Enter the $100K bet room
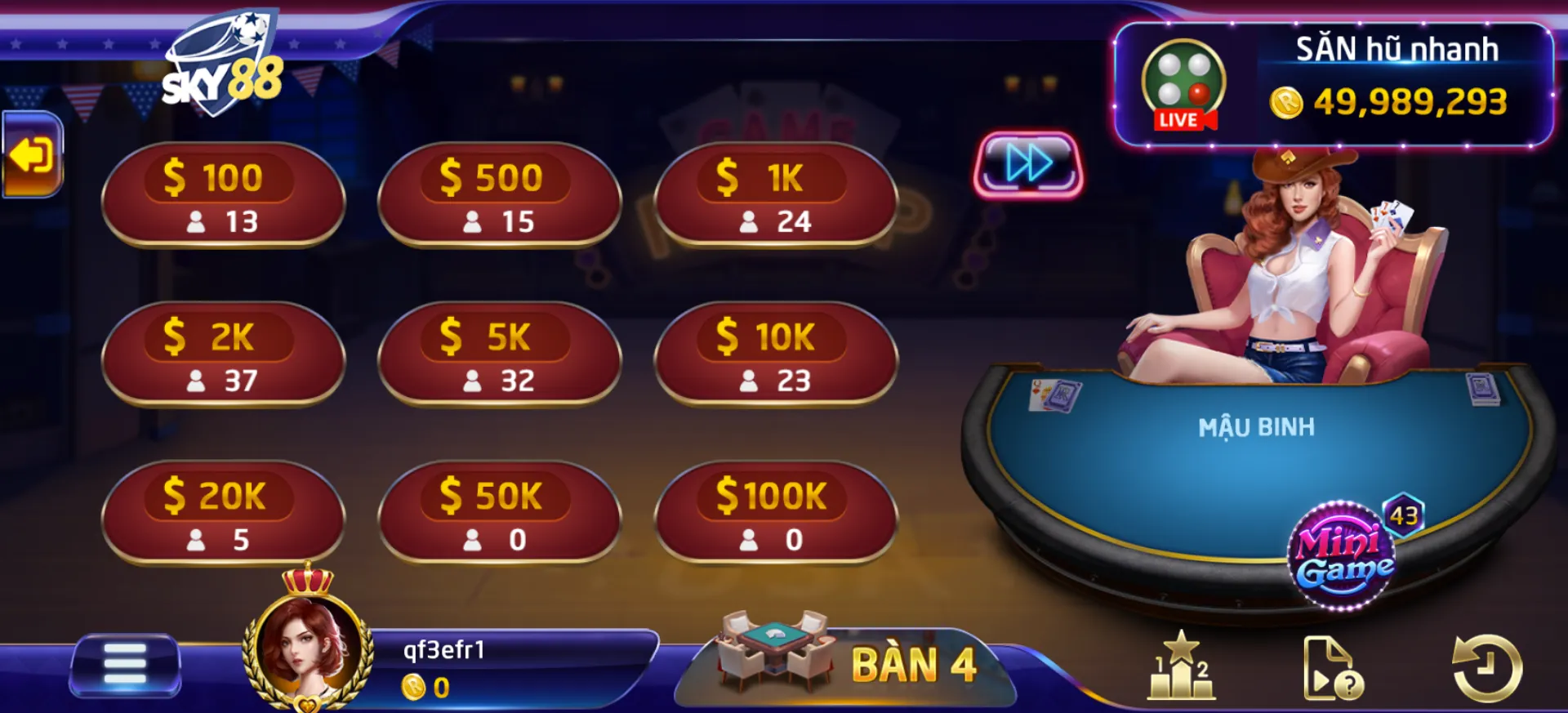This screenshot has height=713, width=1568. 775,514
